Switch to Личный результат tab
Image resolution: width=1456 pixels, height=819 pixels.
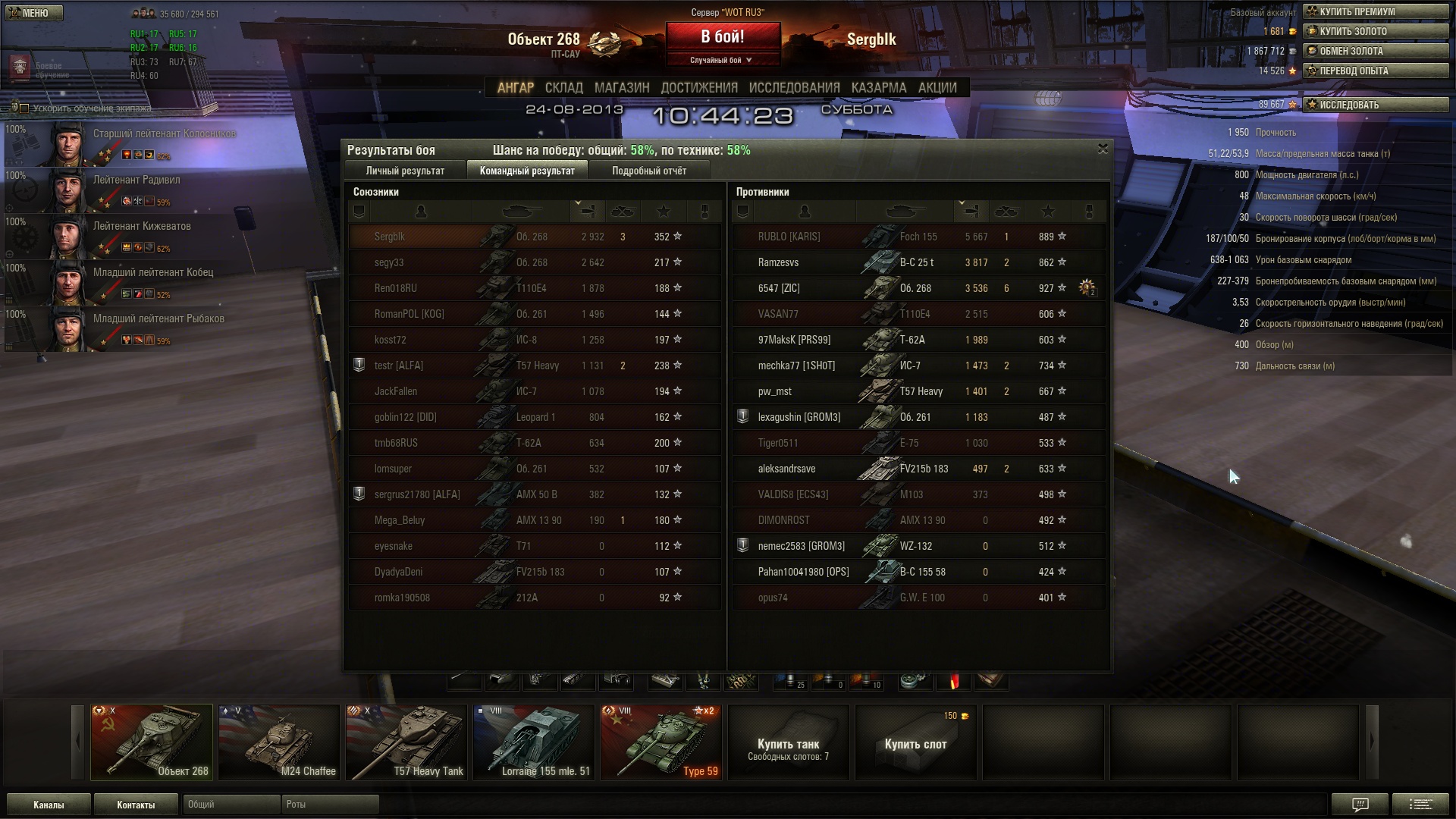(405, 171)
